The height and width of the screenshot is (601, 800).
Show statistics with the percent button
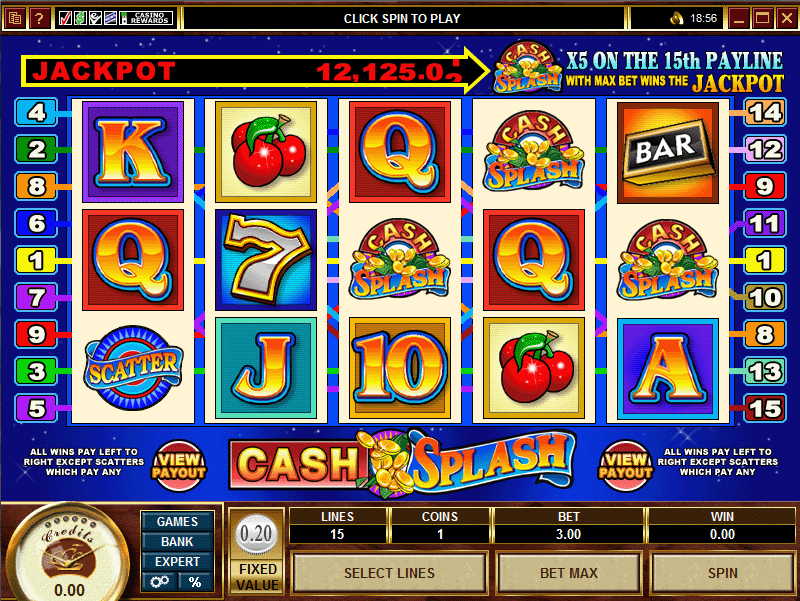(195, 581)
